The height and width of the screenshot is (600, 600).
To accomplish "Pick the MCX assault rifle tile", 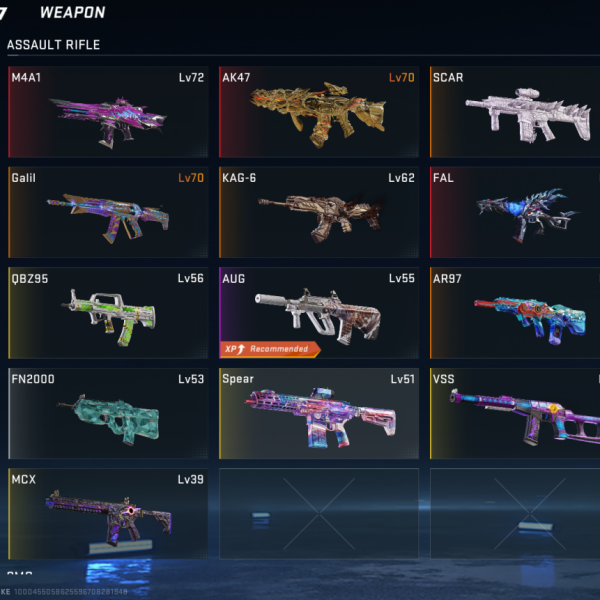I will pos(108,513).
